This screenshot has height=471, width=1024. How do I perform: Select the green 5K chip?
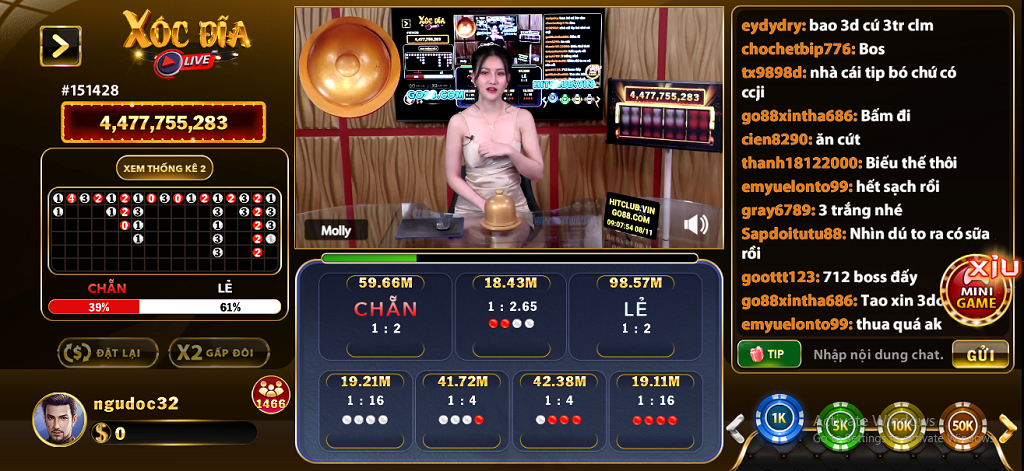click(x=839, y=424)
